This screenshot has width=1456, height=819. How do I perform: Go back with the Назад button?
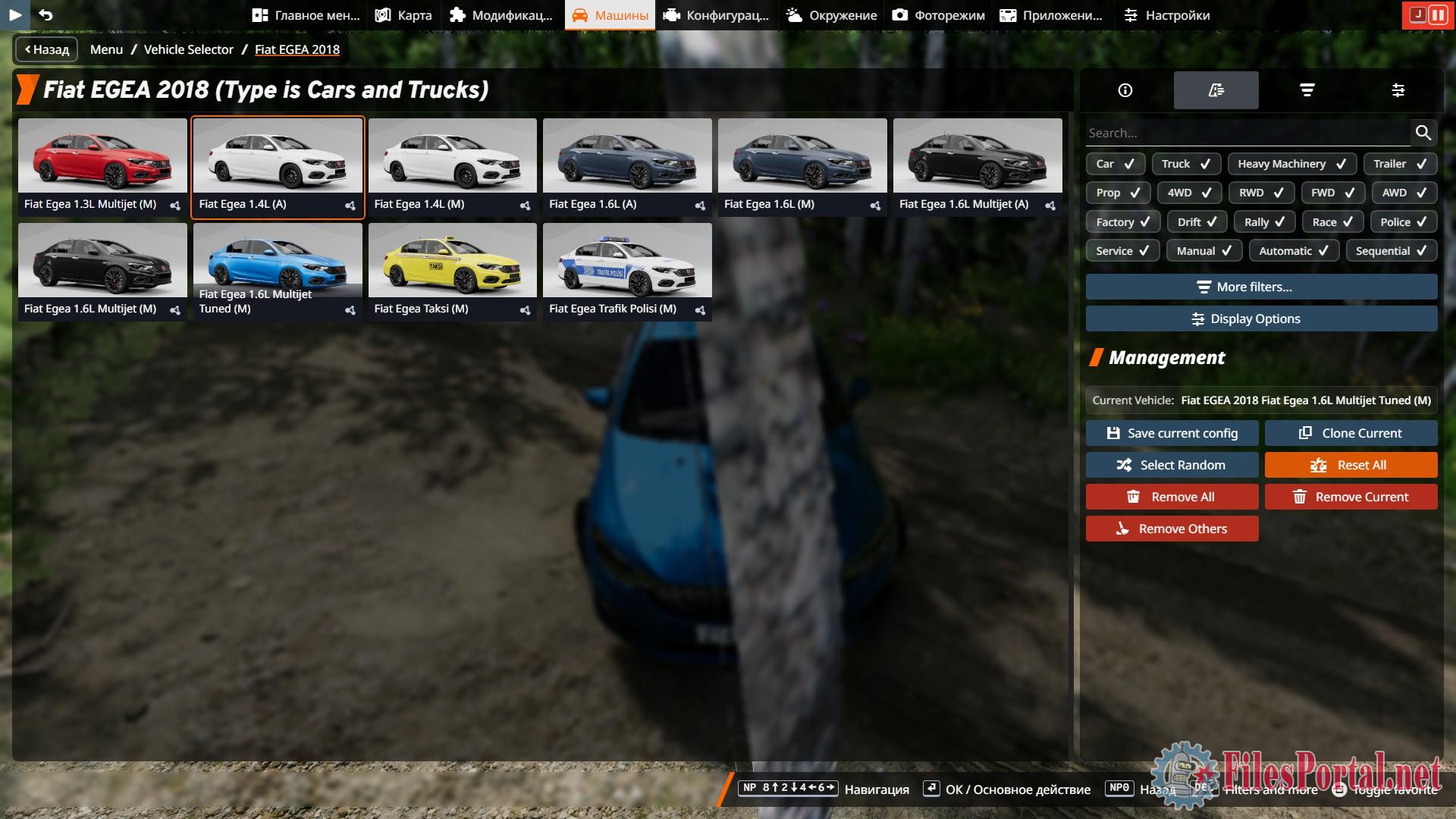tap(46, 49)
